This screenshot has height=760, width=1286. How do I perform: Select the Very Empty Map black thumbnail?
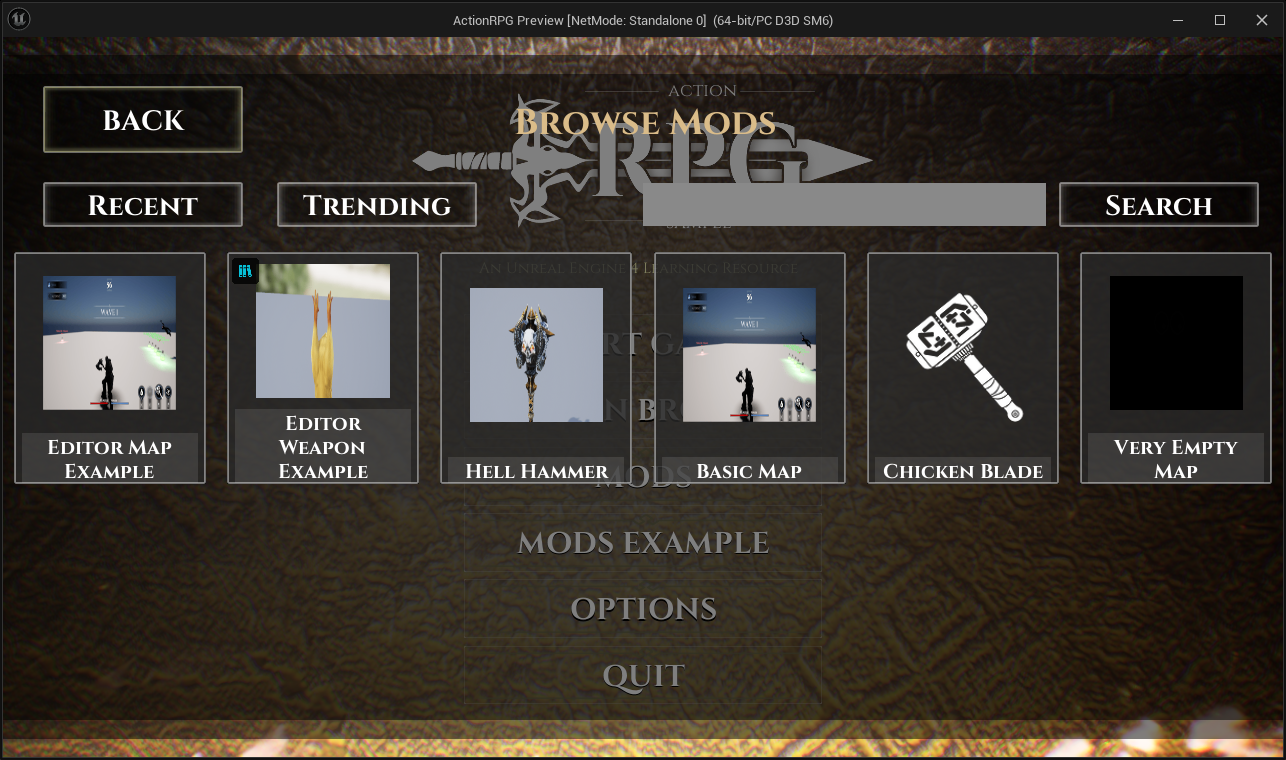click(x=1175, y=343)
